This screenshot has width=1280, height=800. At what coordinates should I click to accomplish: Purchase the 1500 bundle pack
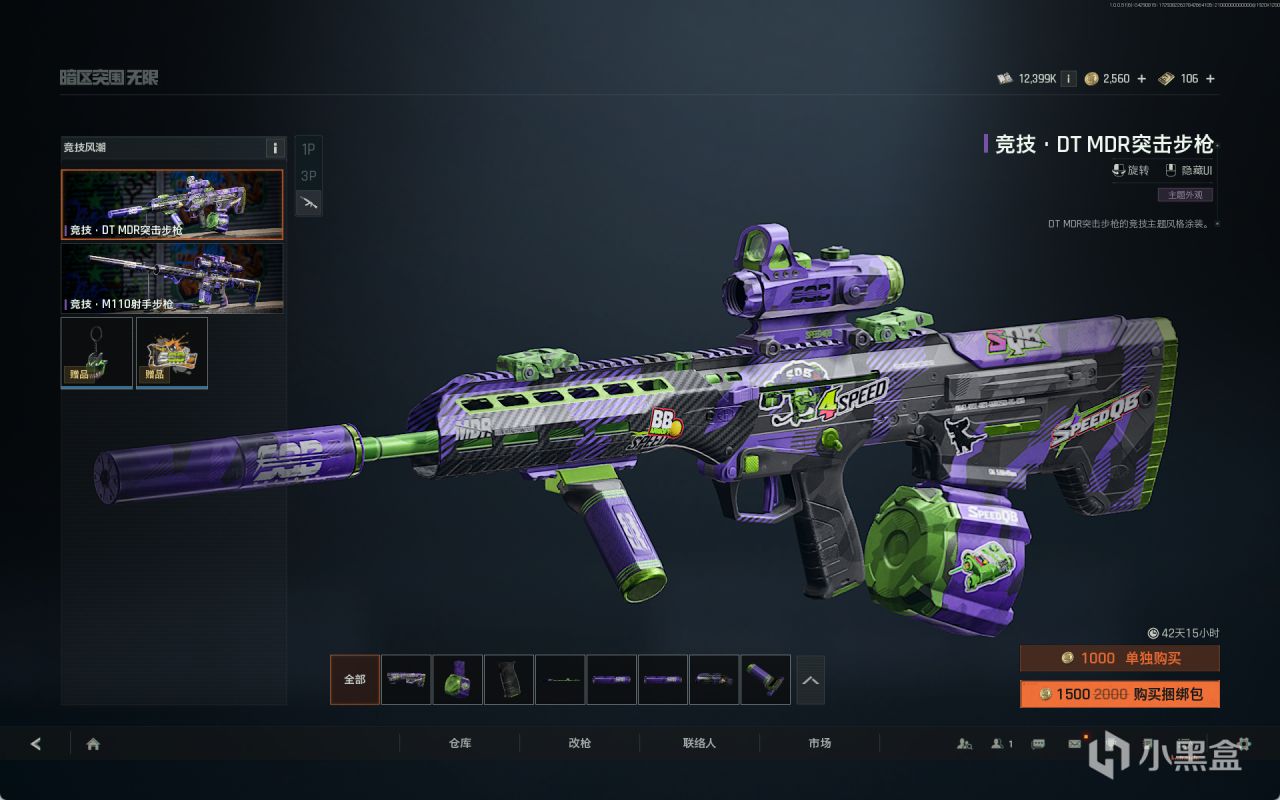(1119, 694)
